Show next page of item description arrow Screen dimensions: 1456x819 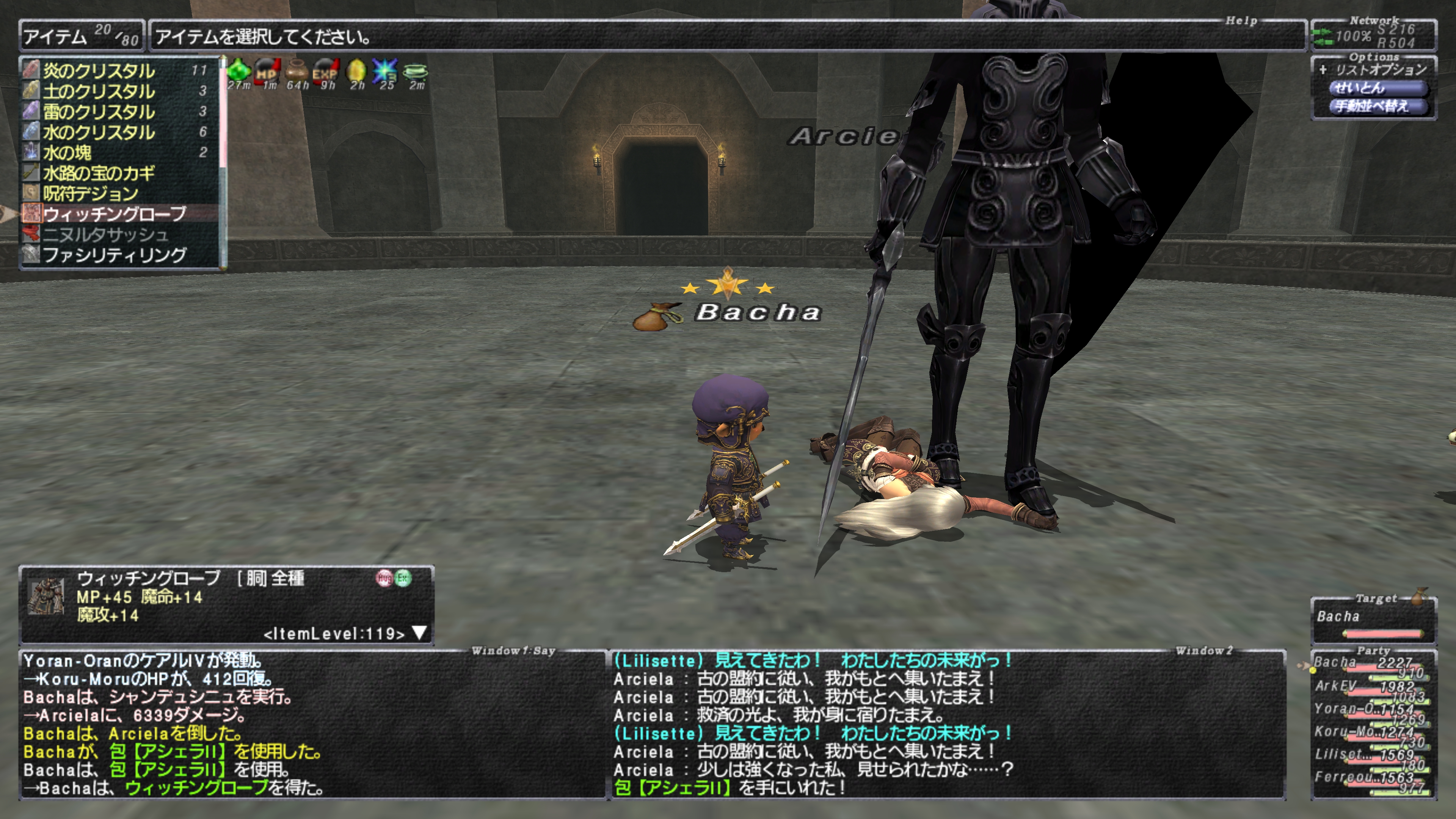tap(419, 632)
